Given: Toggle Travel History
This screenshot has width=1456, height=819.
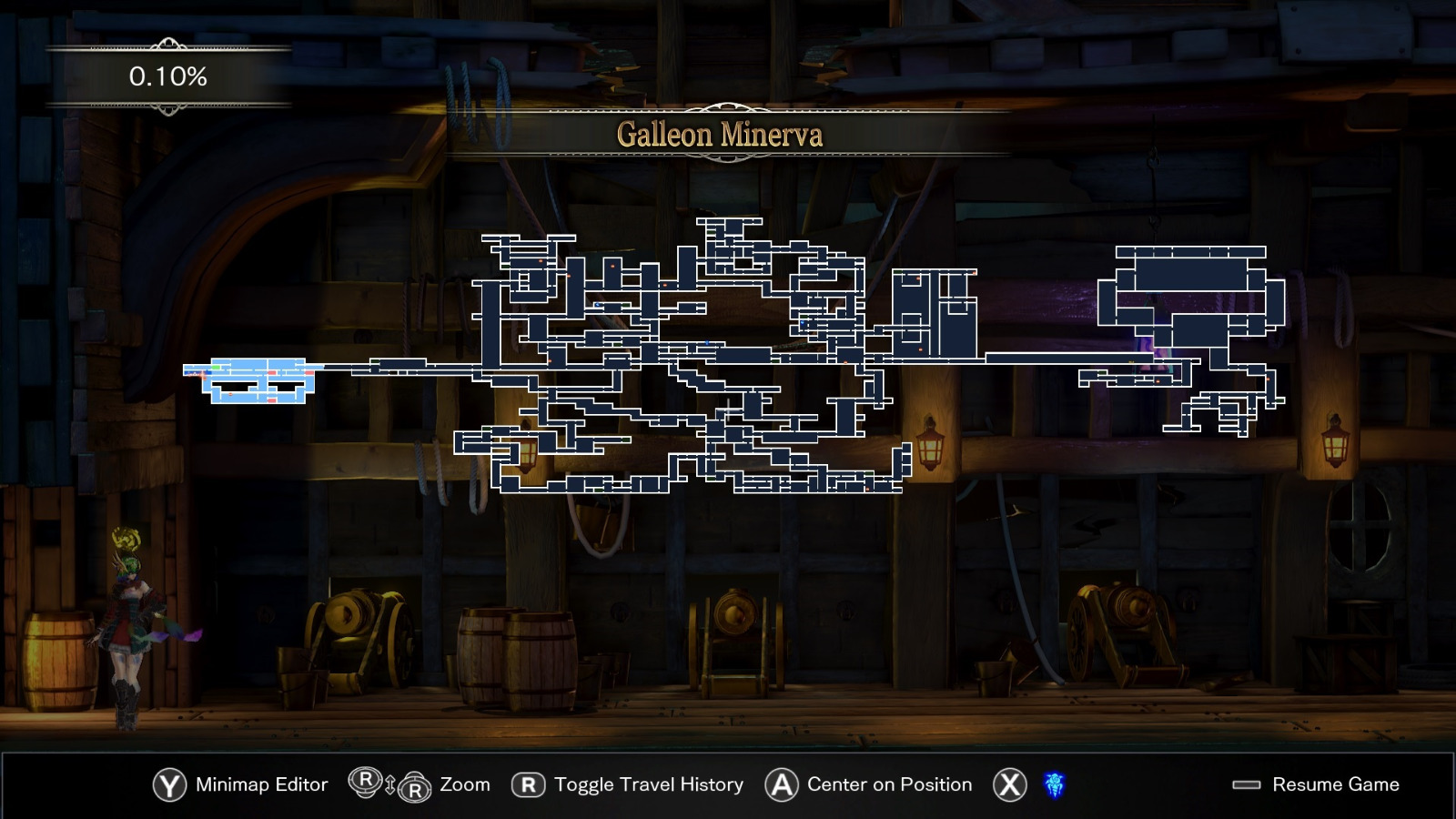Looking at the screenshot, I should point(648,784).
